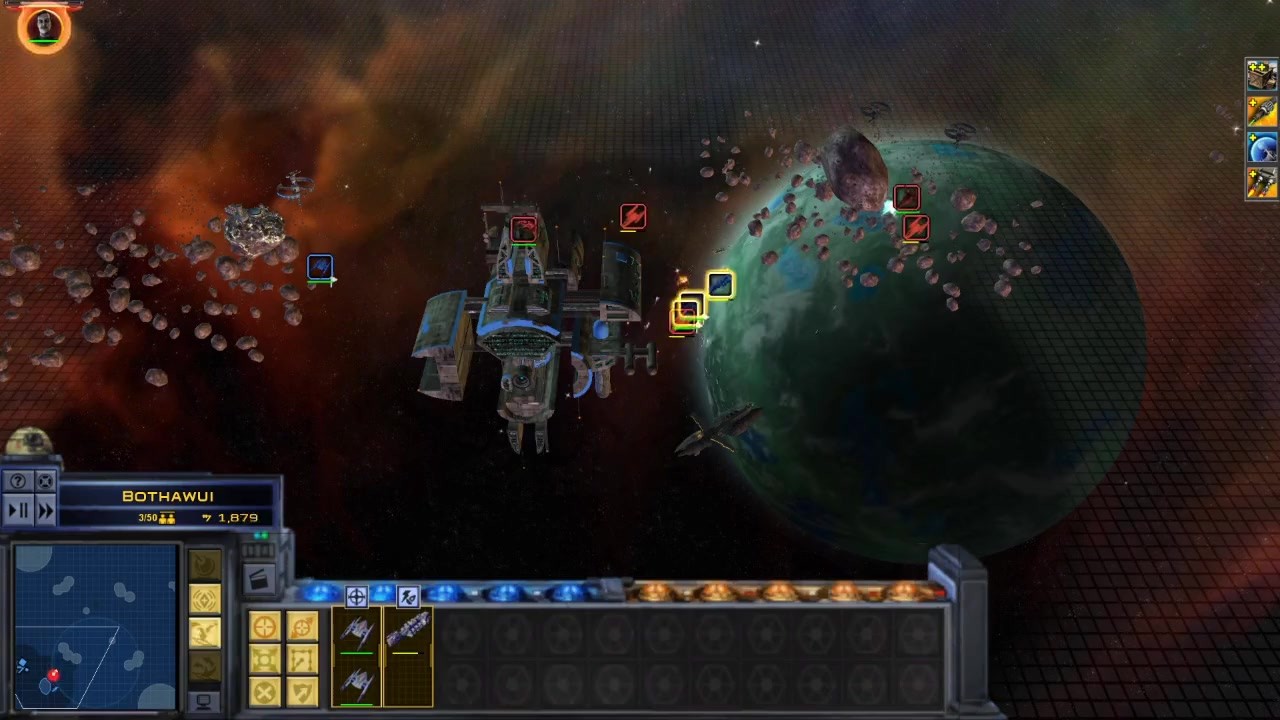Click the hero portrait icon
Screen dimensions: 1280x720
(x=44, y=26)
